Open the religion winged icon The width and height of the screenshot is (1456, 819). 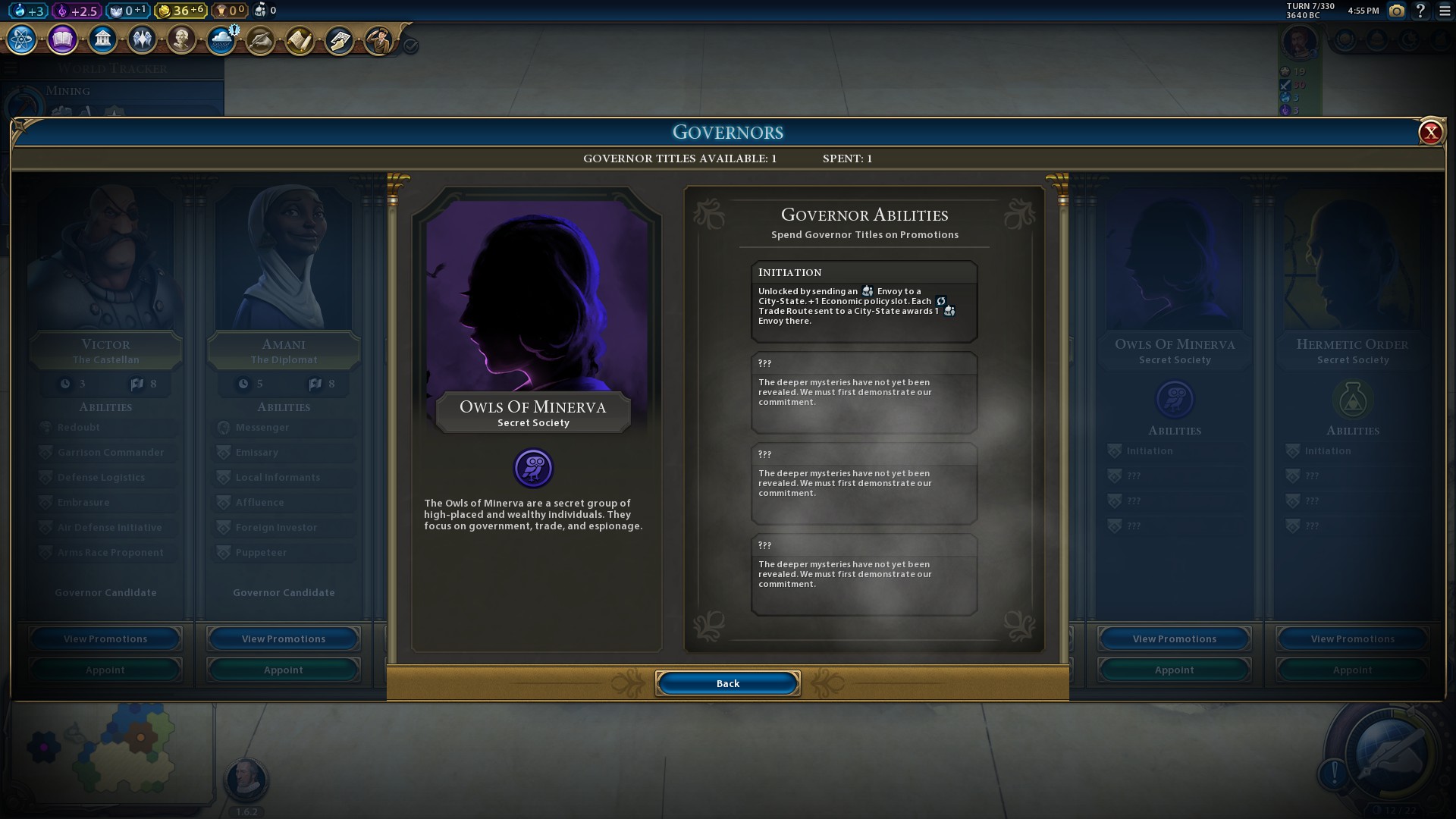[142, 39]
